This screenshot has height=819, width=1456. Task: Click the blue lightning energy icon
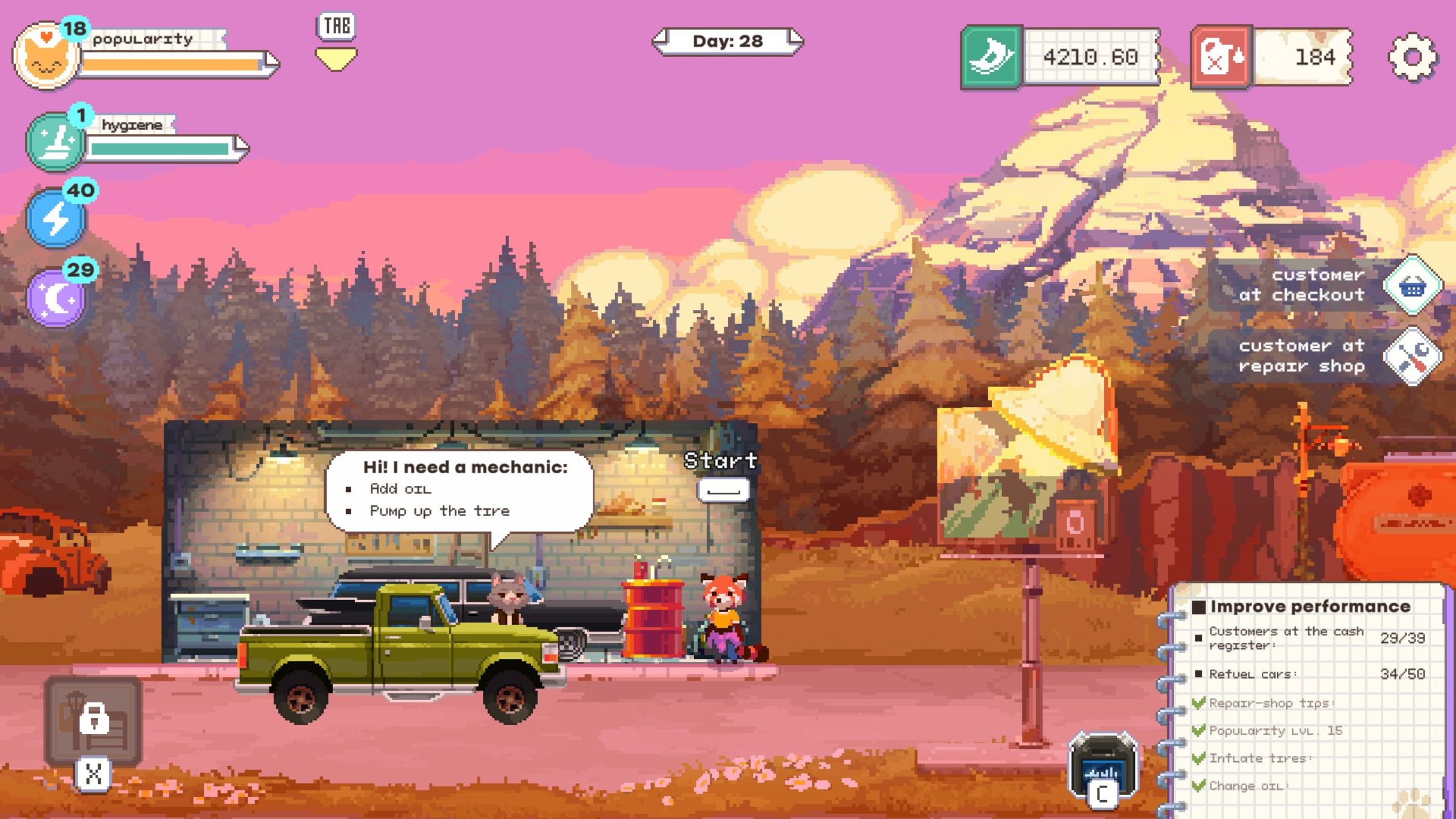56,218
